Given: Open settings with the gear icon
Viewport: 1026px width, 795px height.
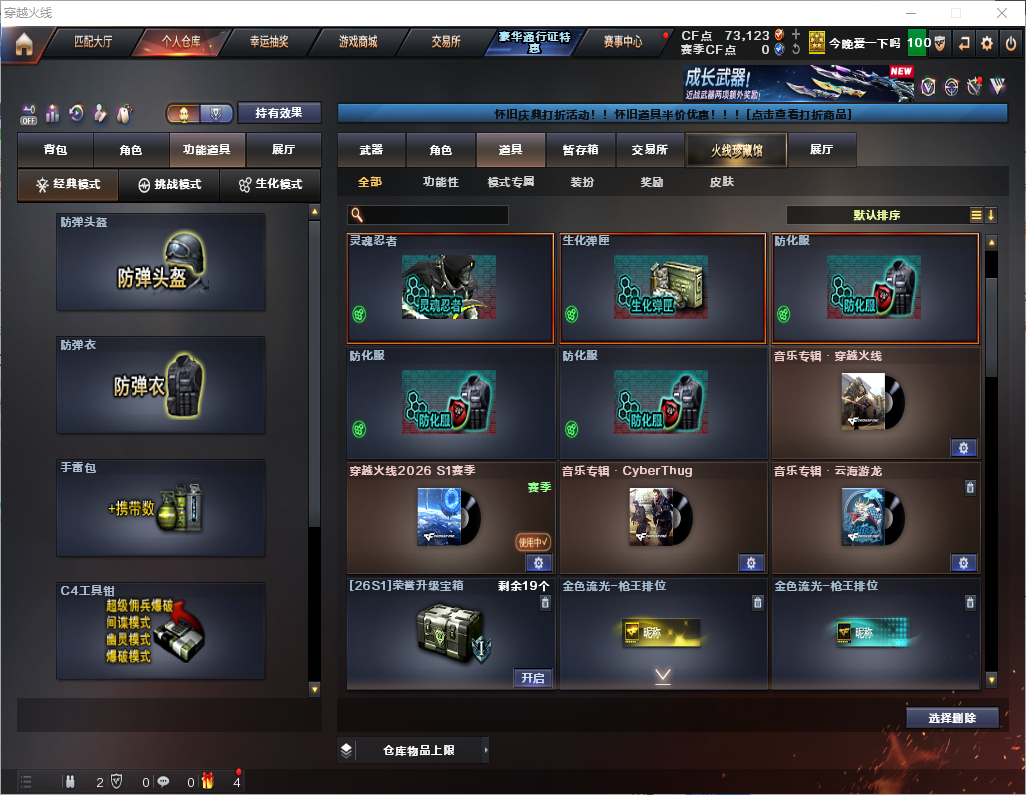Looking at the screenshot, I should [987, 43].
